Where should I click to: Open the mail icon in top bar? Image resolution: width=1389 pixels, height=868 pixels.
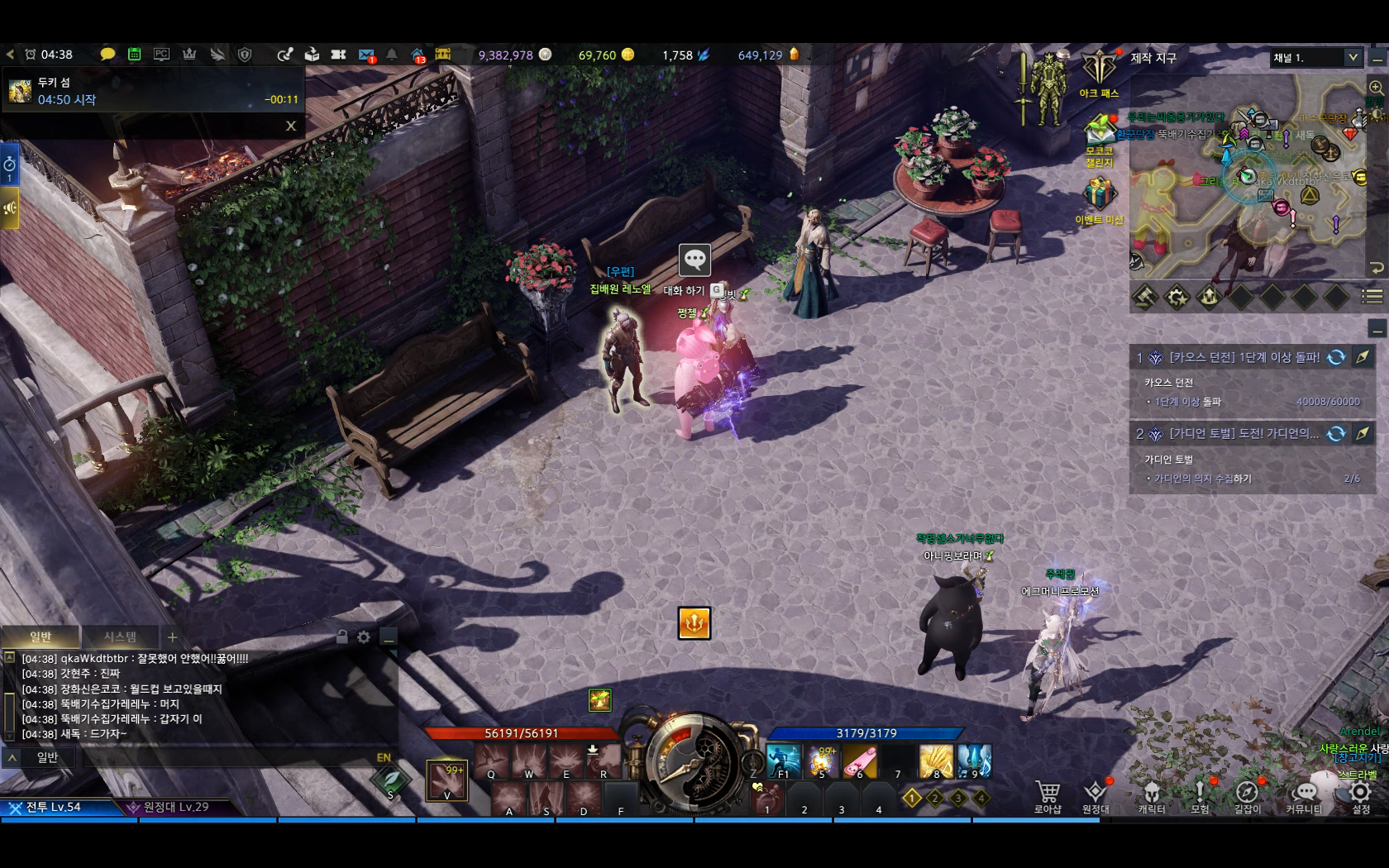(366, 55)
